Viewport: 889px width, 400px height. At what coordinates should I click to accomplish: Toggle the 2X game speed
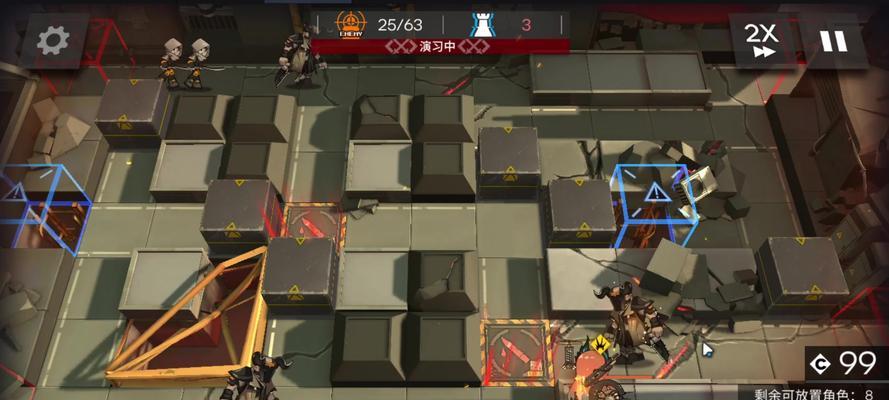tap(762, 40)
